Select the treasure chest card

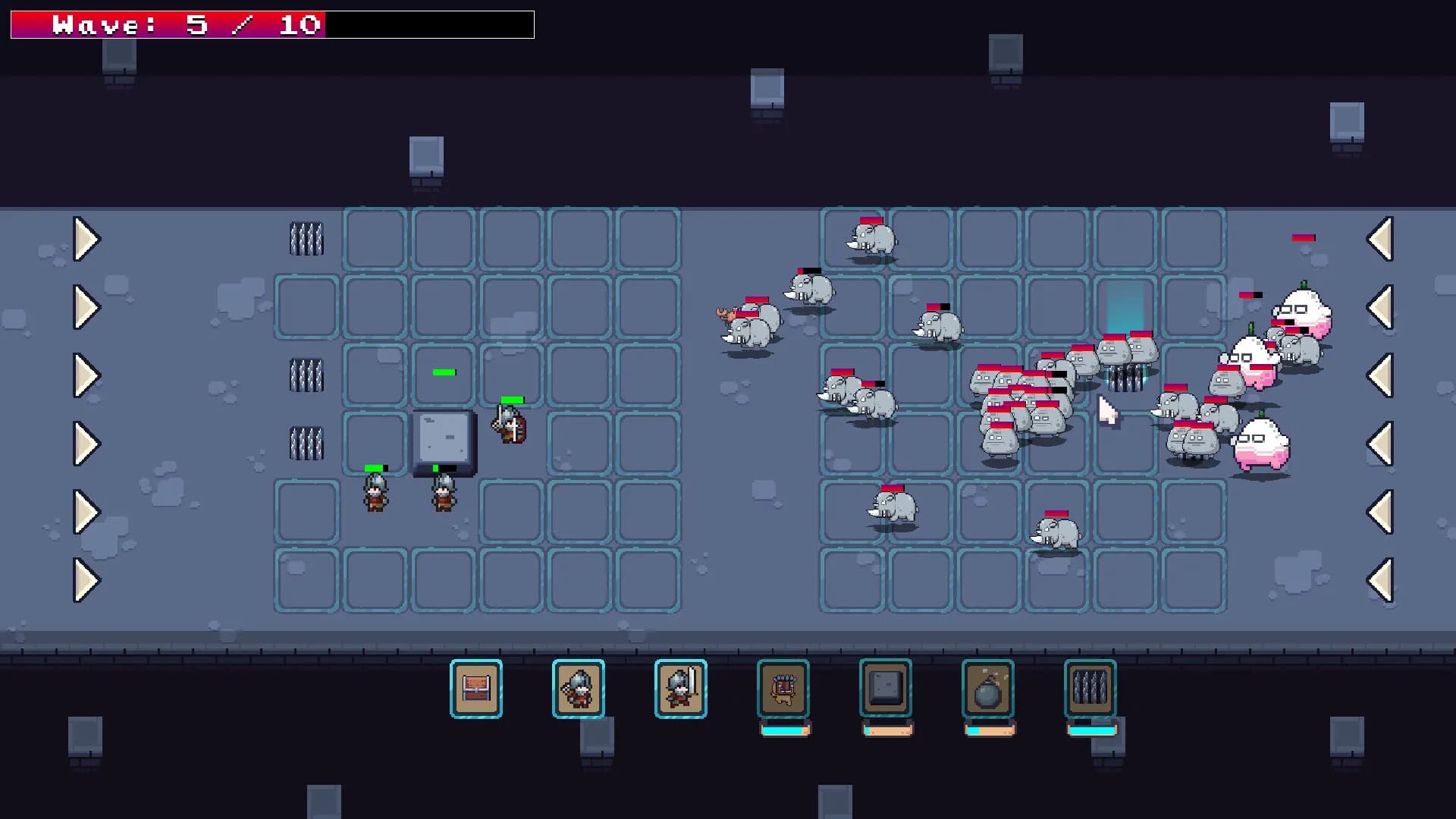(x=475, y=689)
